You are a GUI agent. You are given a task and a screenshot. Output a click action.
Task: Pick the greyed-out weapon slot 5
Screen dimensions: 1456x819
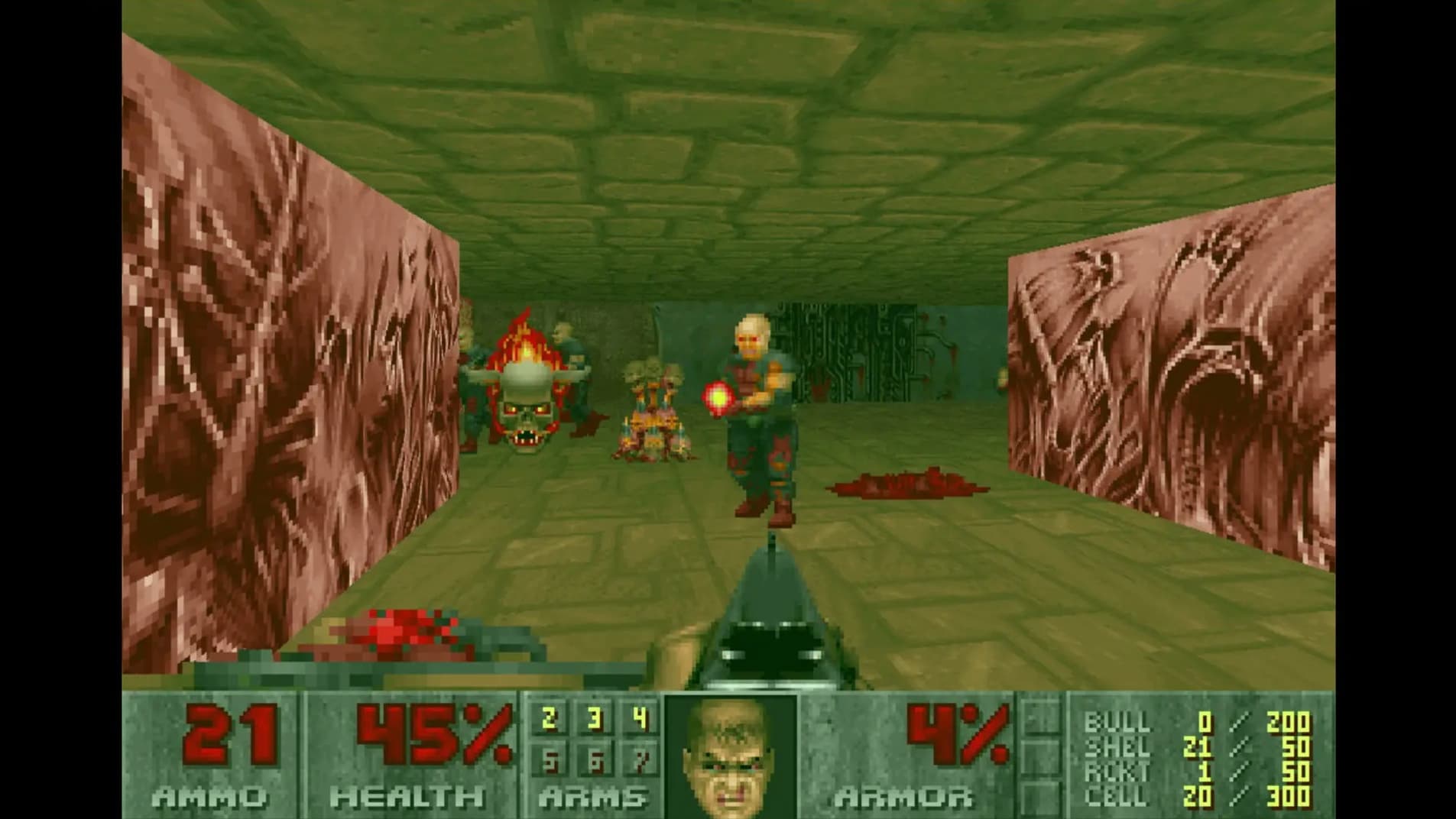[549, 761]
